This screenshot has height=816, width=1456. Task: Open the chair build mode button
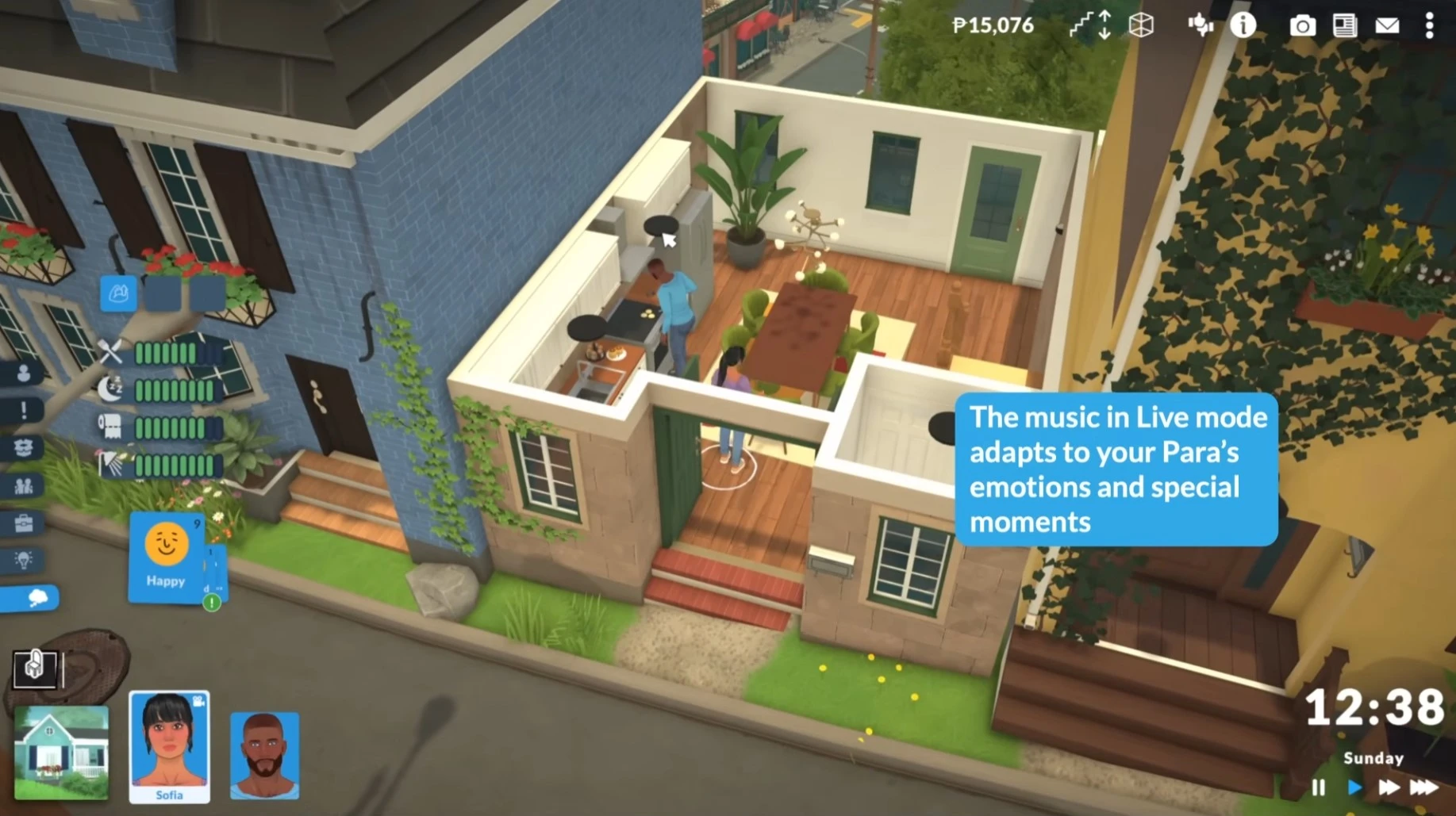34,668
